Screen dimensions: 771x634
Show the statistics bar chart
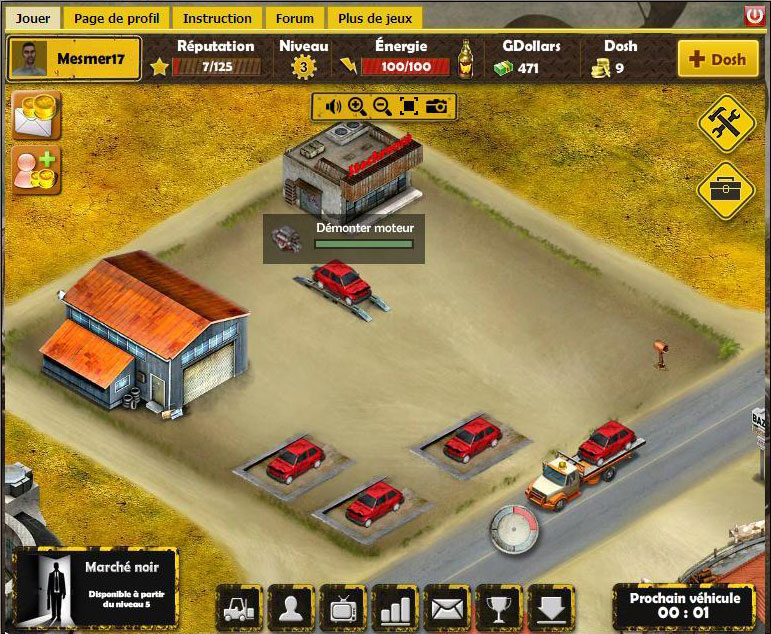[397, 607]
